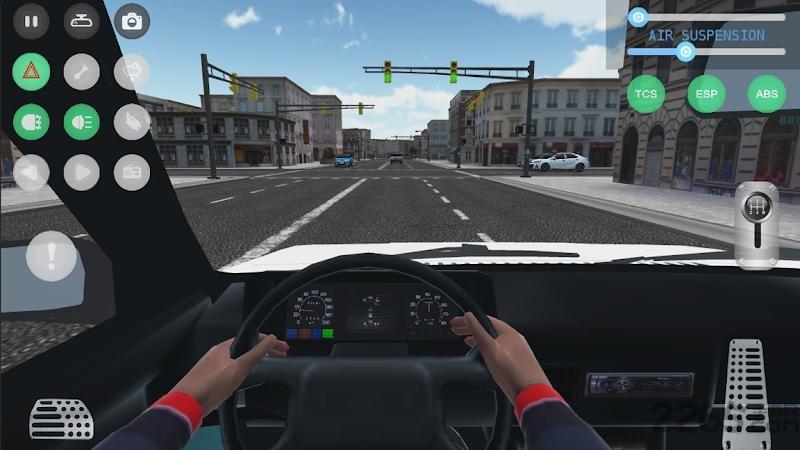Toggle the TCS traction control button
This screenshot has height=450, width=800.
click(646, 93)
